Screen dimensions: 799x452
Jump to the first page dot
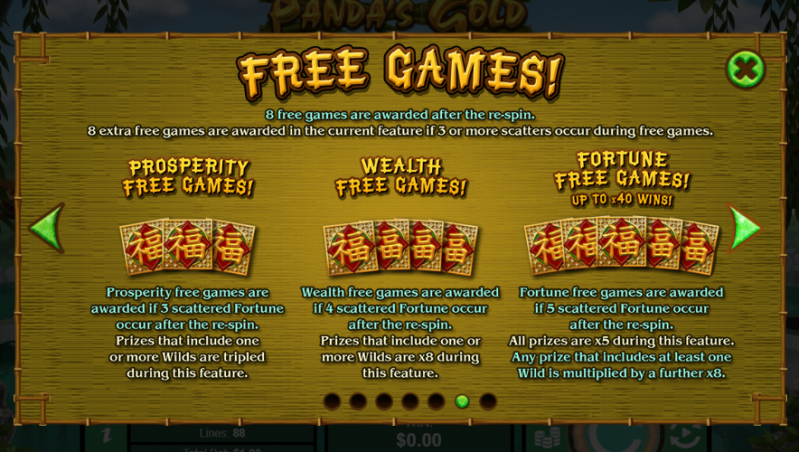click(x=332, y=401)
